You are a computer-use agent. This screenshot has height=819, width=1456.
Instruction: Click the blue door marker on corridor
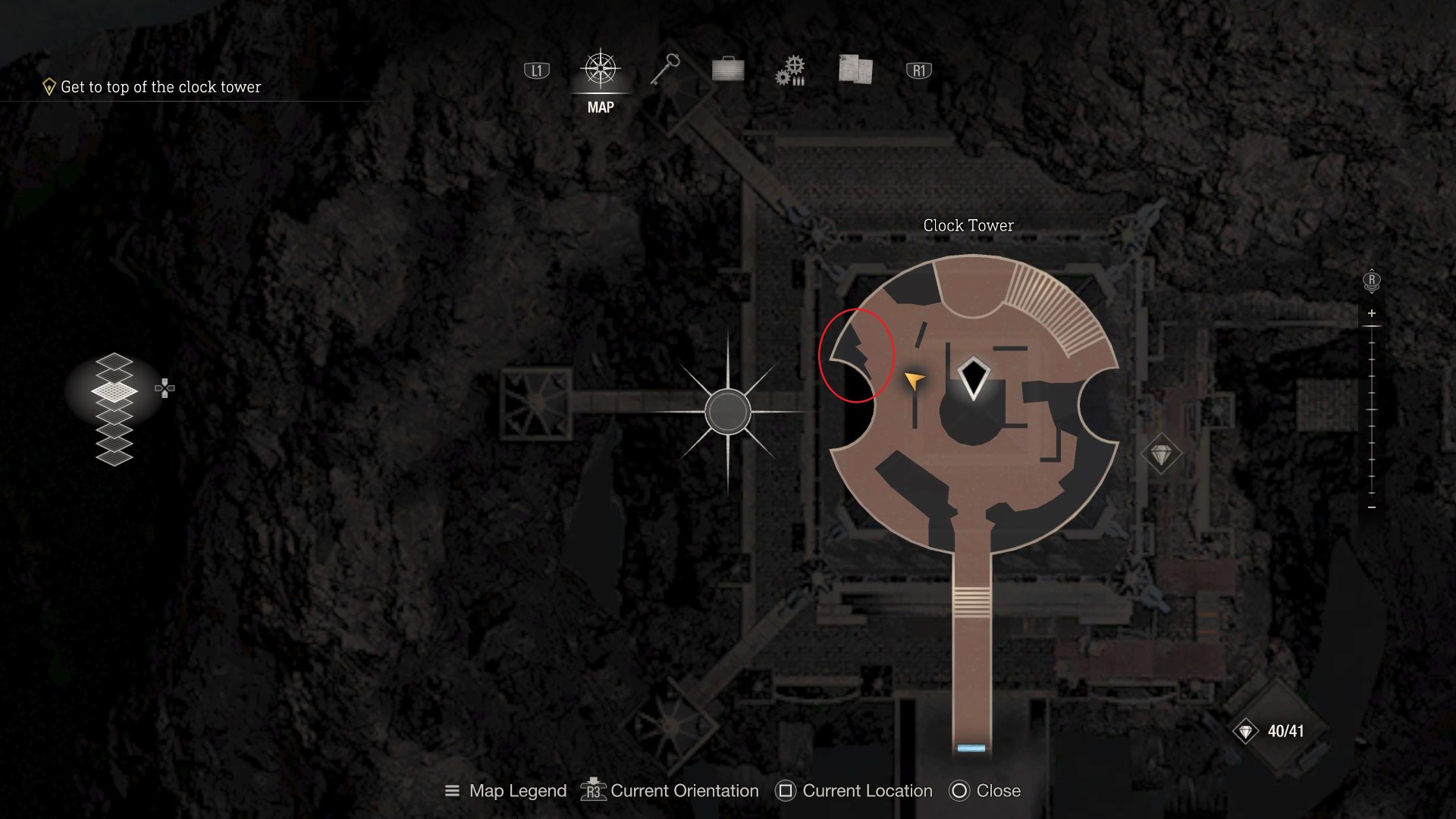click(971, 748)
